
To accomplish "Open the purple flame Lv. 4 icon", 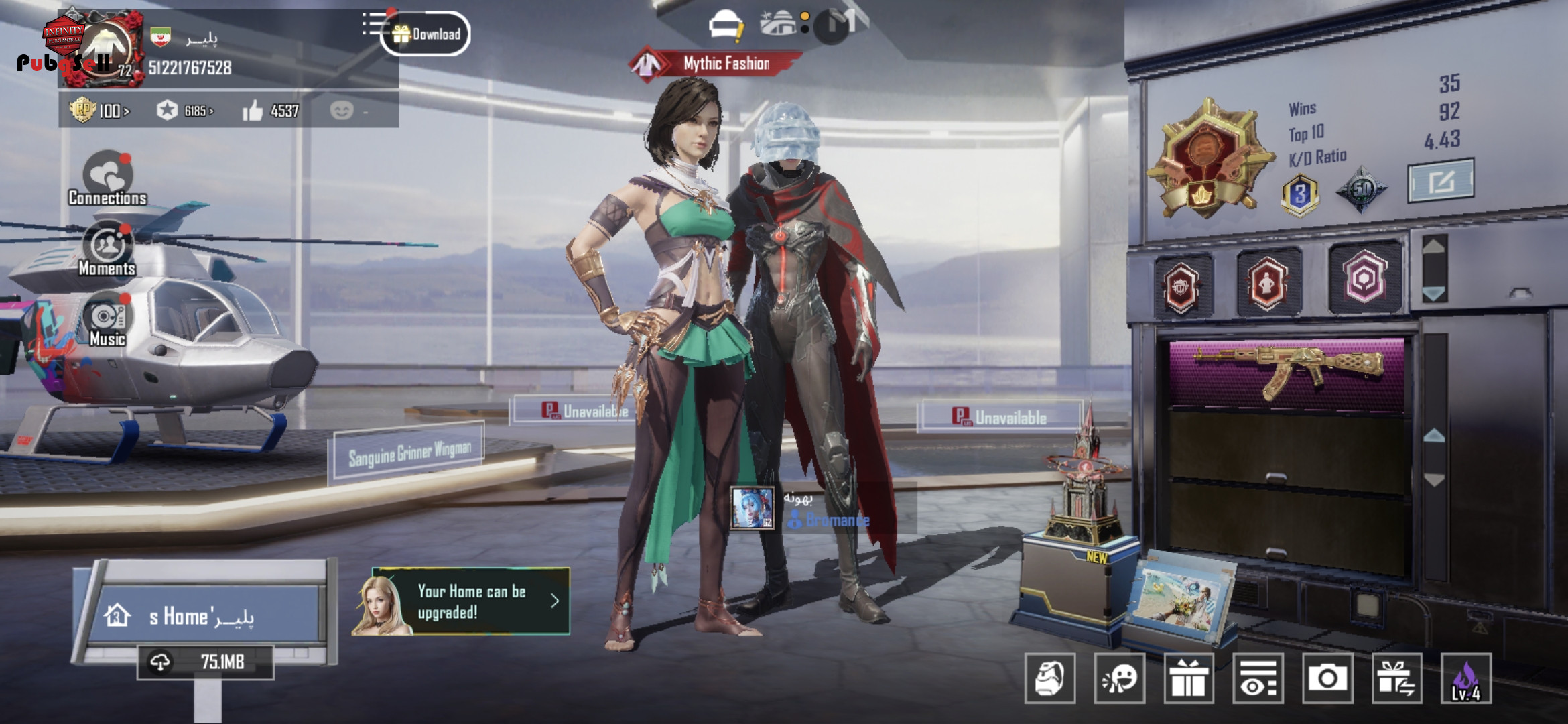I will click(x=1466, y=678).
